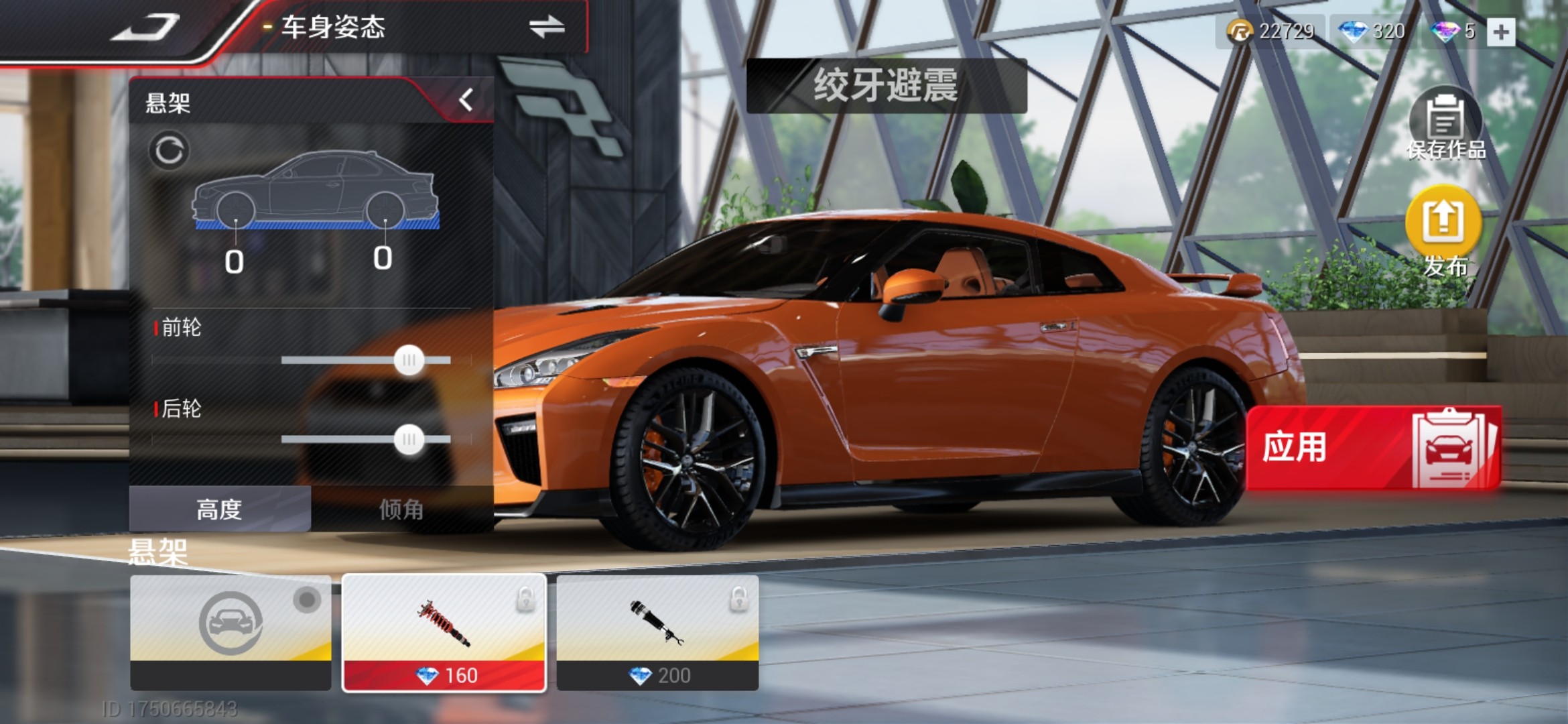Click the 后轮 height slider handle
The height and width of the screenshot is (724, 1568).
409,440
